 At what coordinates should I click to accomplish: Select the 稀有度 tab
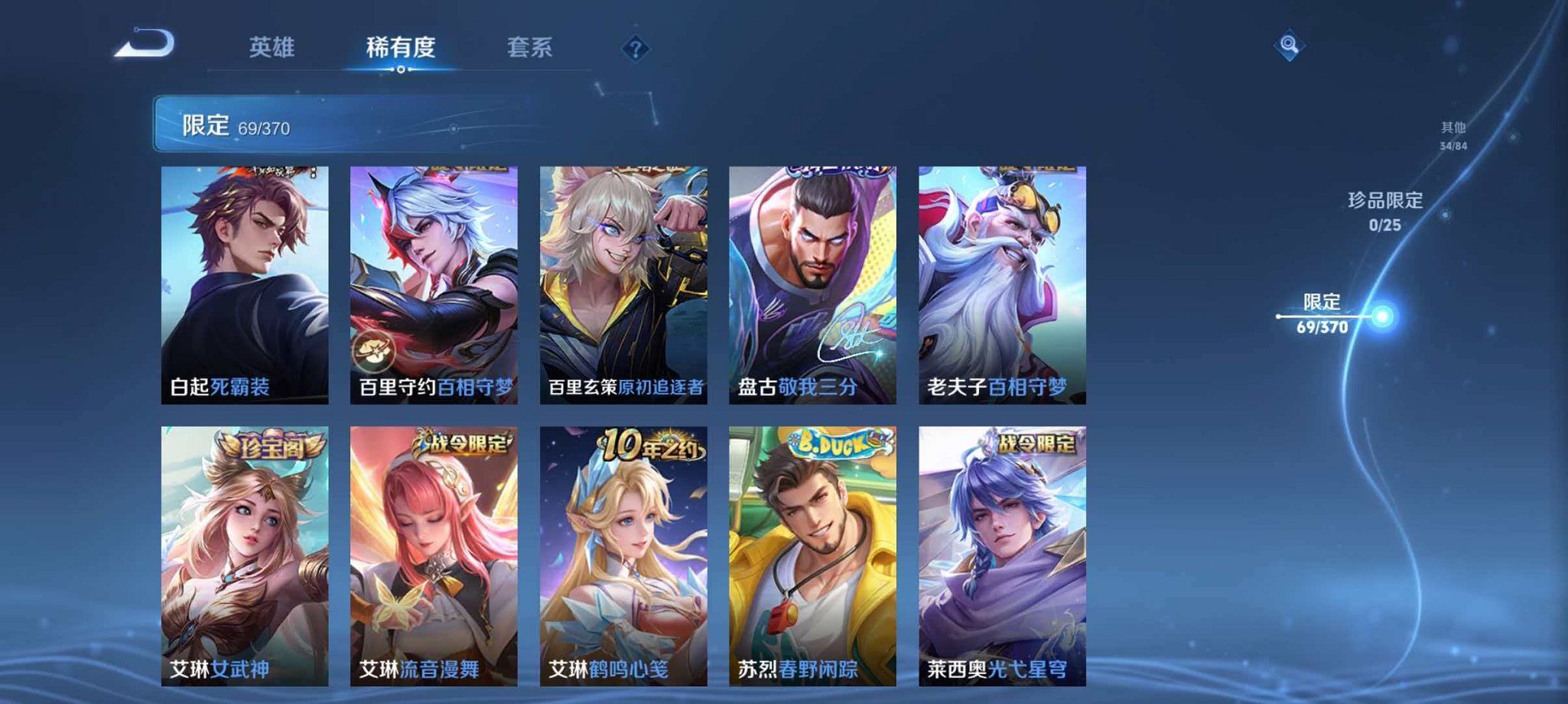[402, 47]
